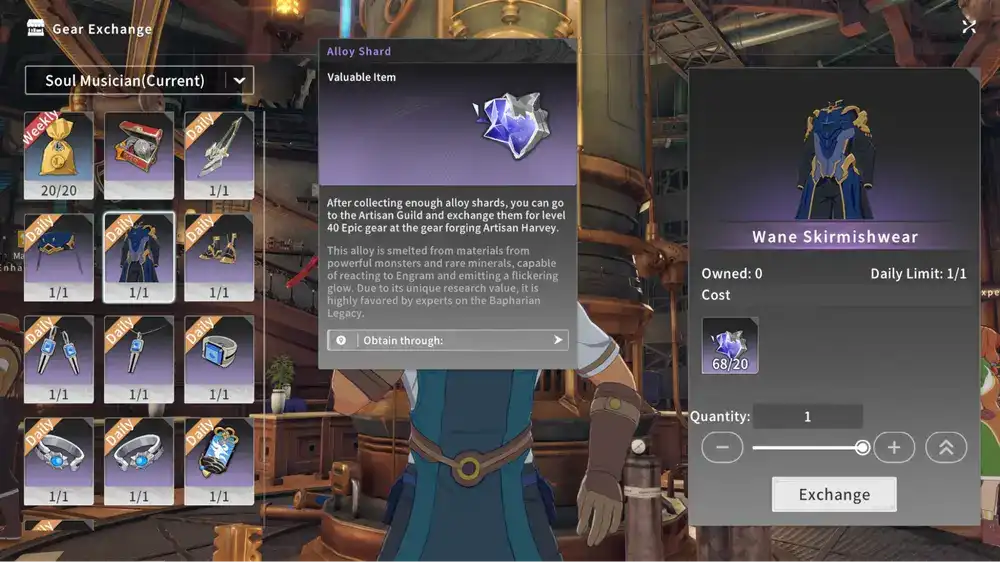This screenshot has width=1000, height=562.
Task: Close the Gear Exchange window
Action: coord(968,27)
